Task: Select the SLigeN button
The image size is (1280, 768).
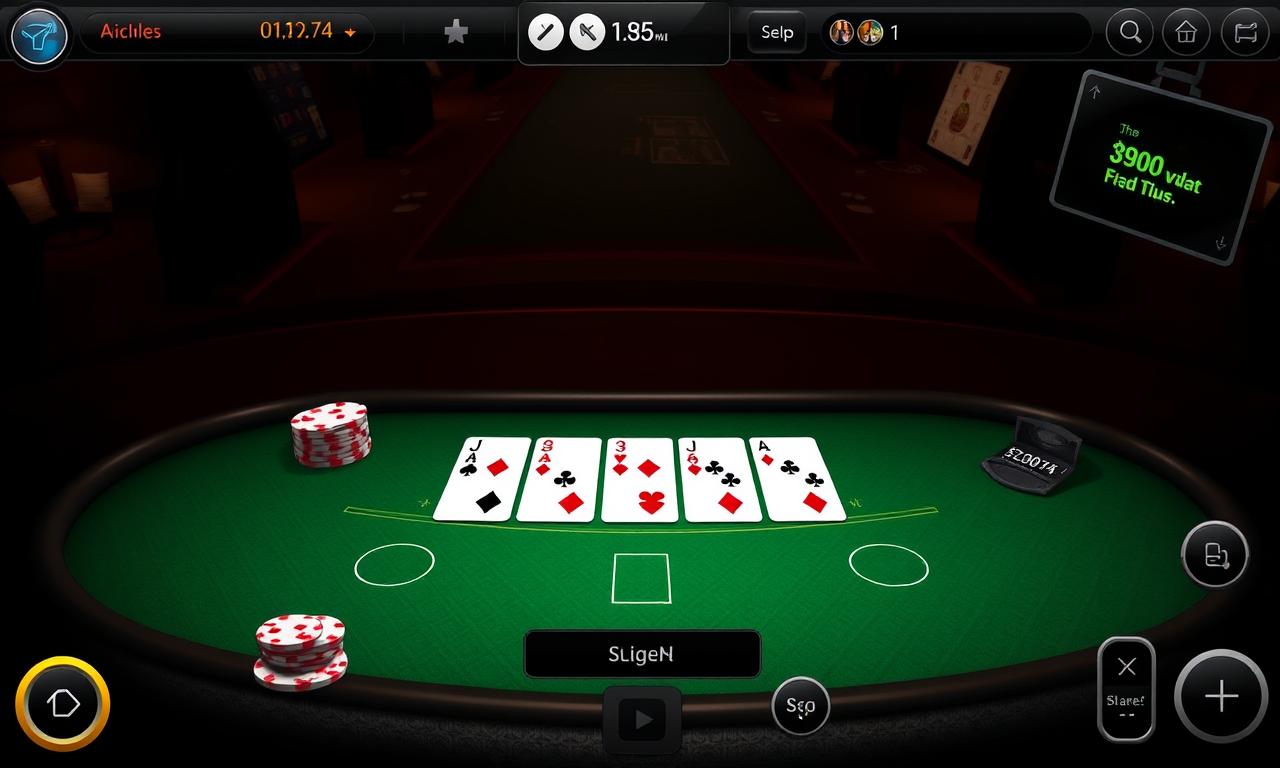Action: tap(641, 654)
